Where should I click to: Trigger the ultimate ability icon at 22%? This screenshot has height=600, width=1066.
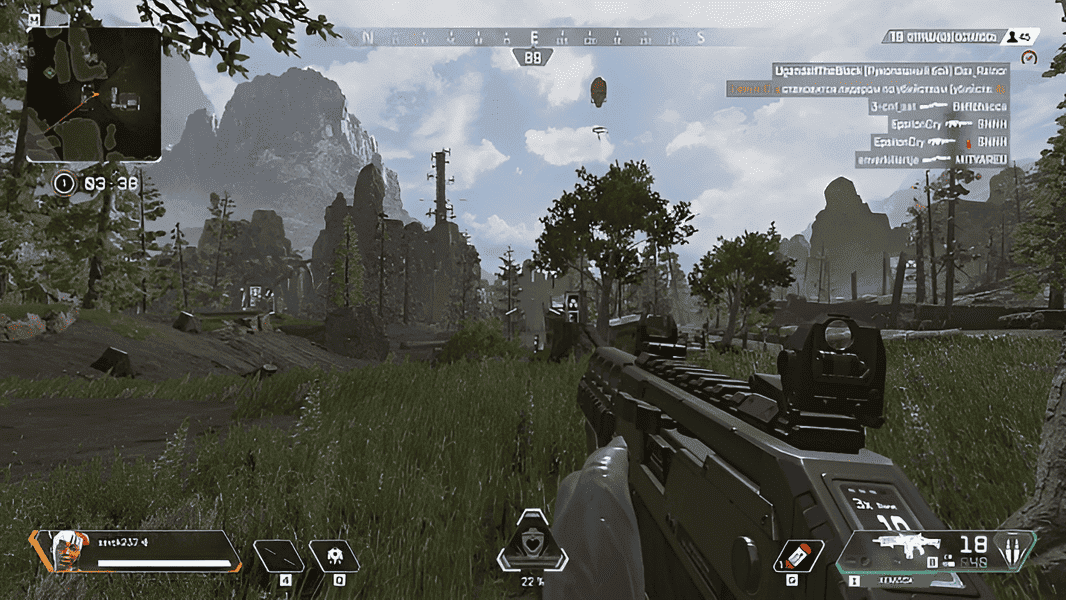[532, 545]
